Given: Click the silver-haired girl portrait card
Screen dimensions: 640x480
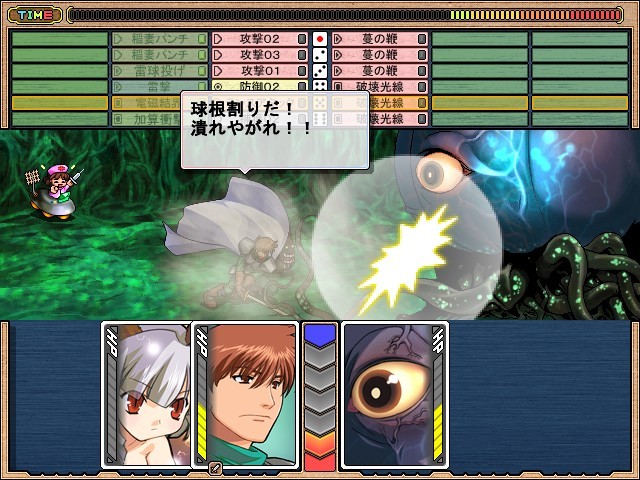Looking at the screenshot, I should click(x=146, y=395).
